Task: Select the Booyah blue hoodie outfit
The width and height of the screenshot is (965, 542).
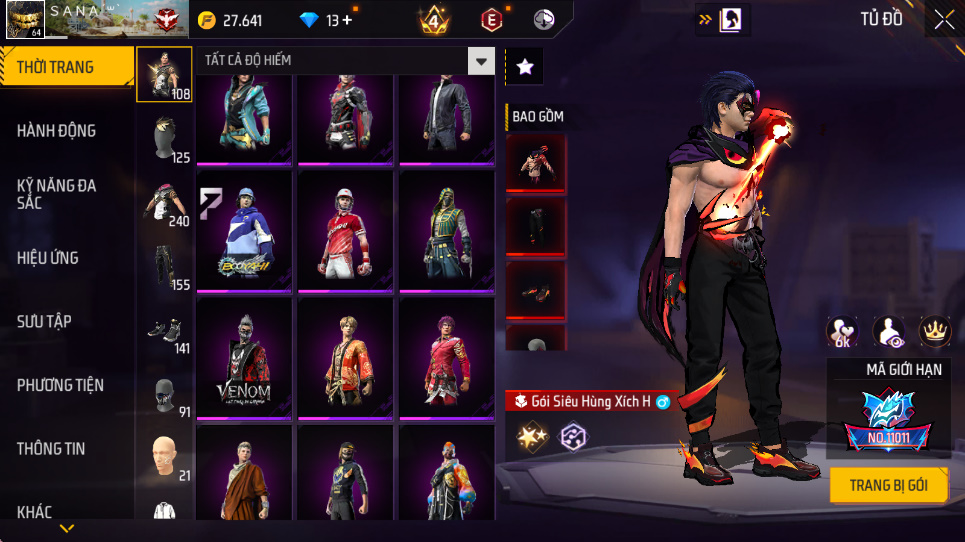Action: 245,231
